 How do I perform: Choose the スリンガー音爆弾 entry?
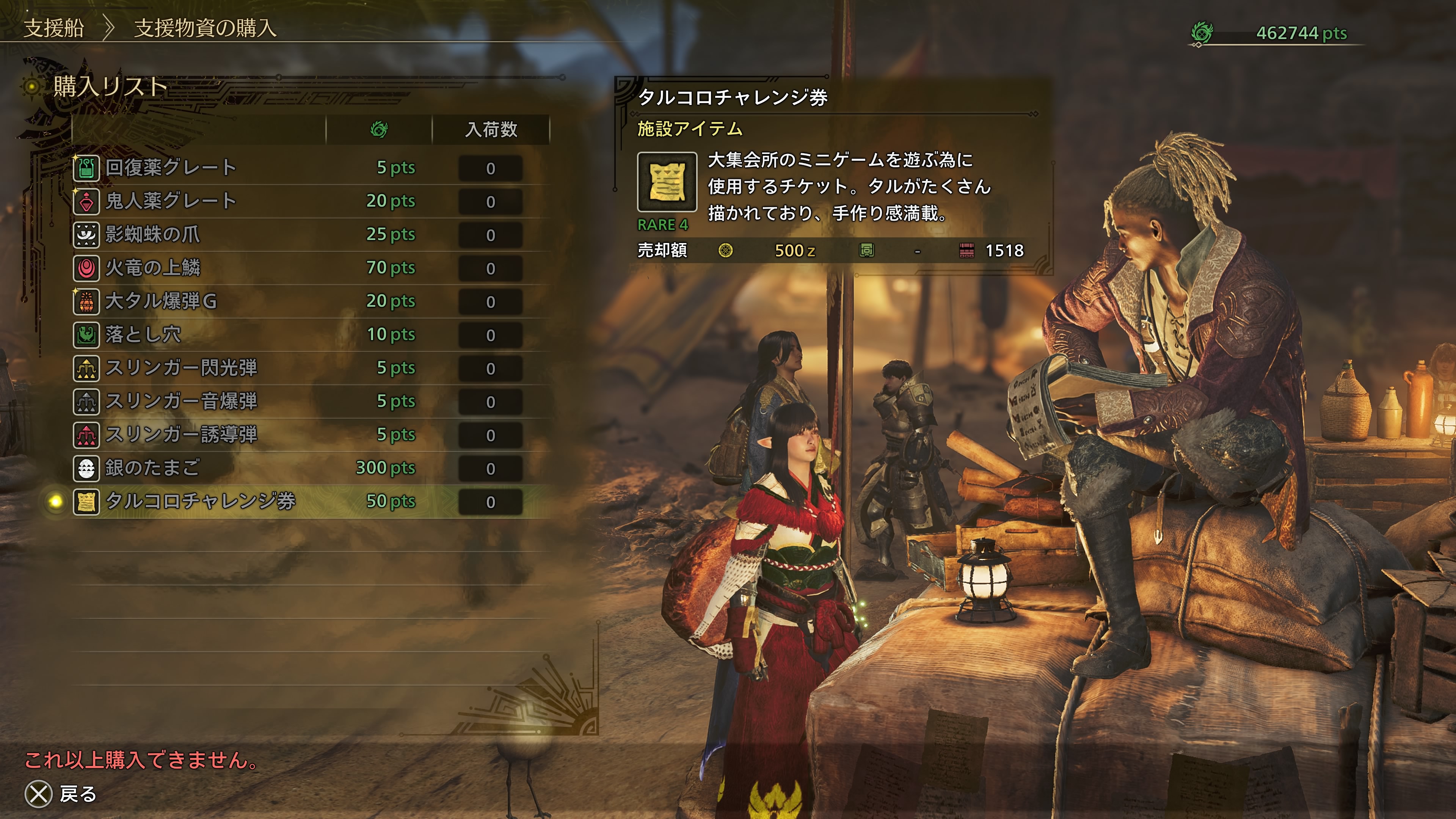182,401
